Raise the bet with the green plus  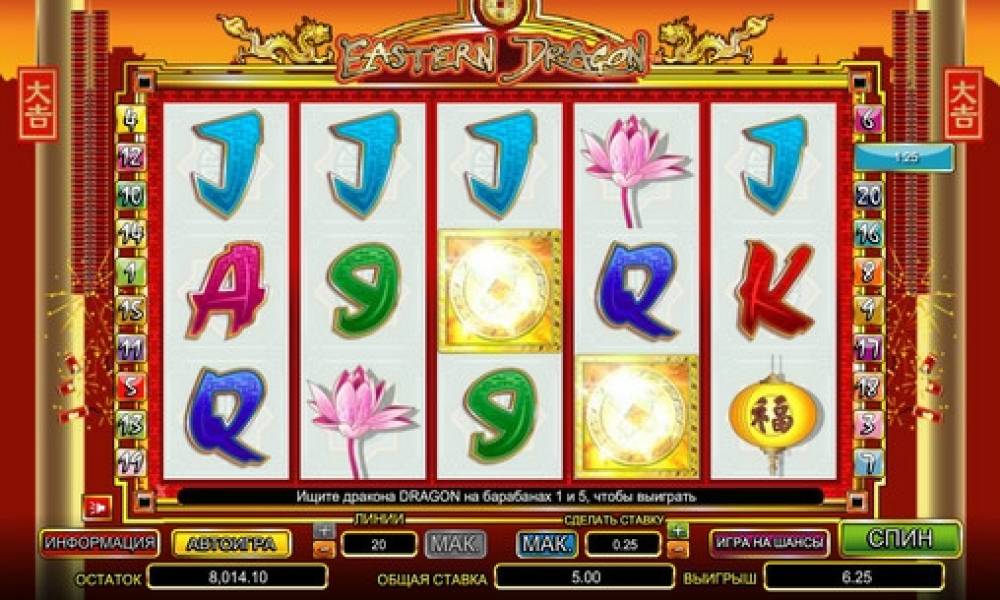(x=678, y=530)
